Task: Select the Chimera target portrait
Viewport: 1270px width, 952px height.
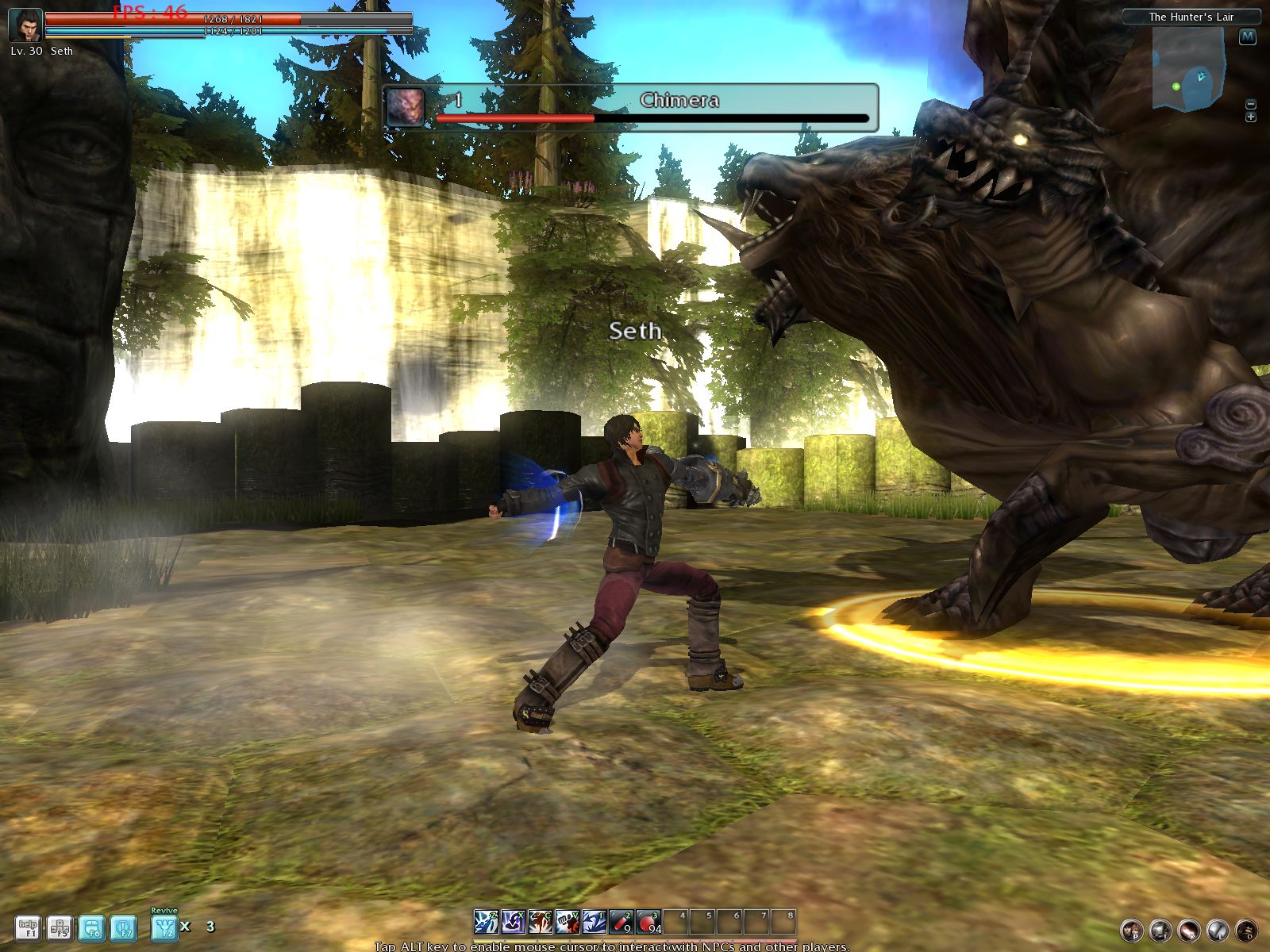Action: (406, 106)
